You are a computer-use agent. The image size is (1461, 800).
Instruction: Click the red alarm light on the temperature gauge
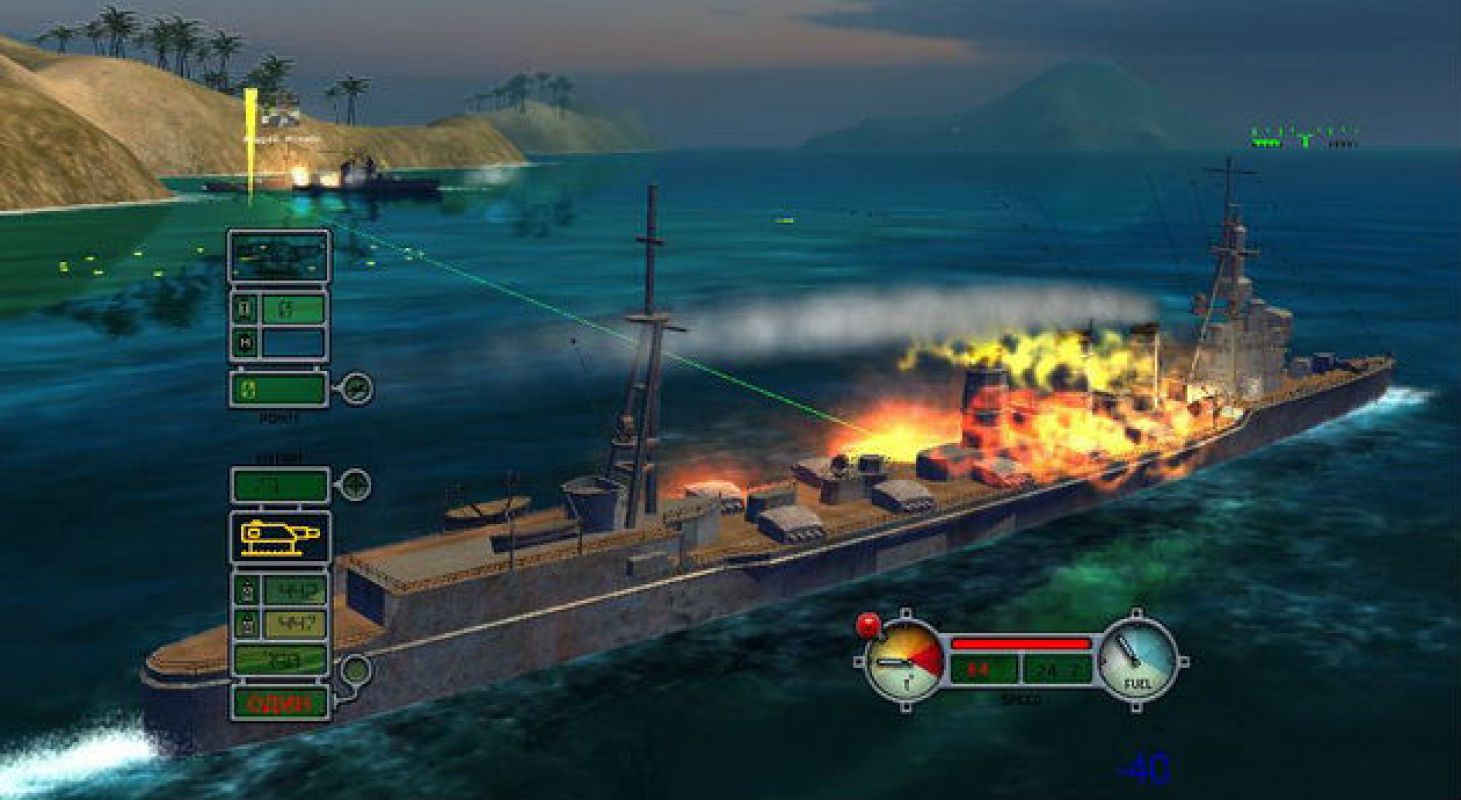[x=866, y=625]
